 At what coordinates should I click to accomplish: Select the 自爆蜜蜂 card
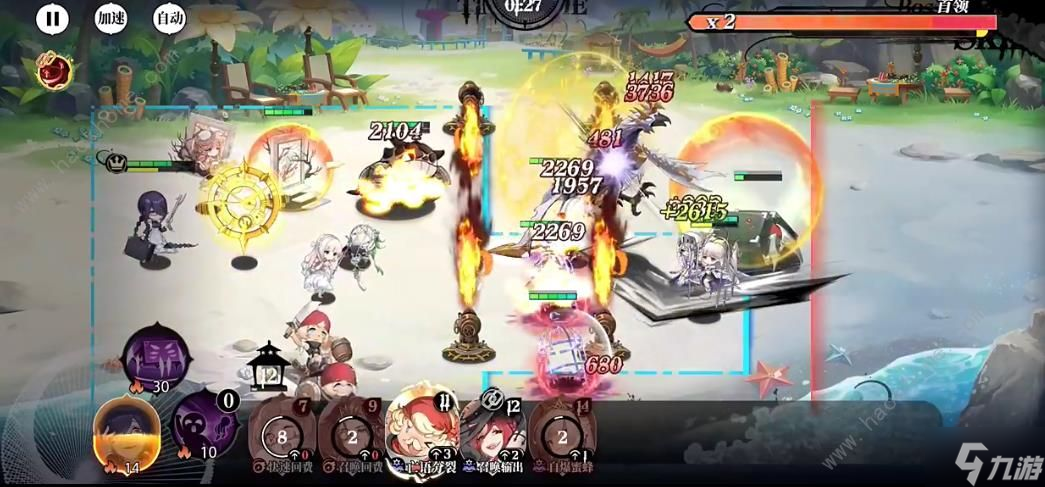click(x=563, y=432)
